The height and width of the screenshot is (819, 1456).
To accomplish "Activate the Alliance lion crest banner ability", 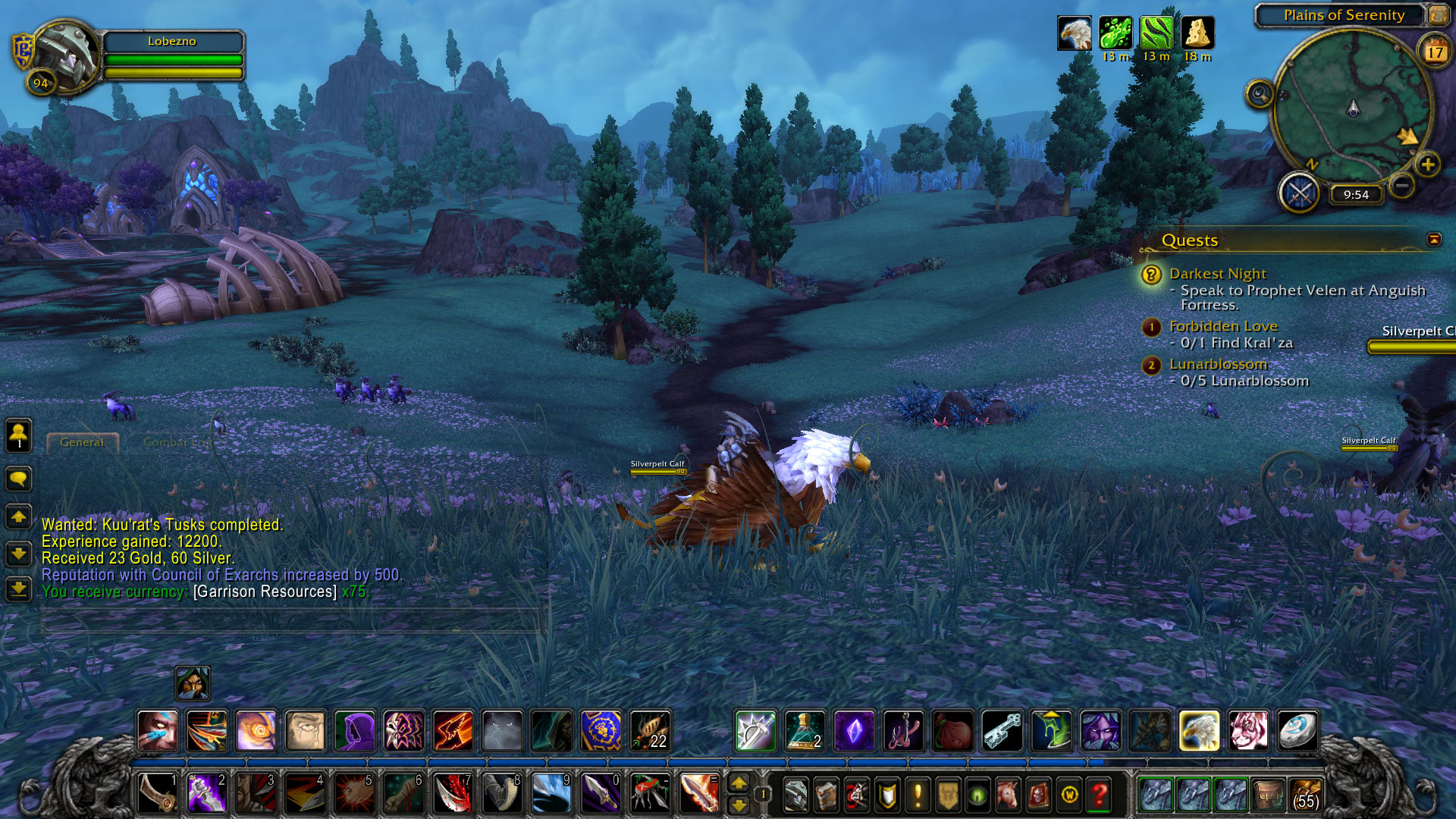I will click(x=601, y=731).
